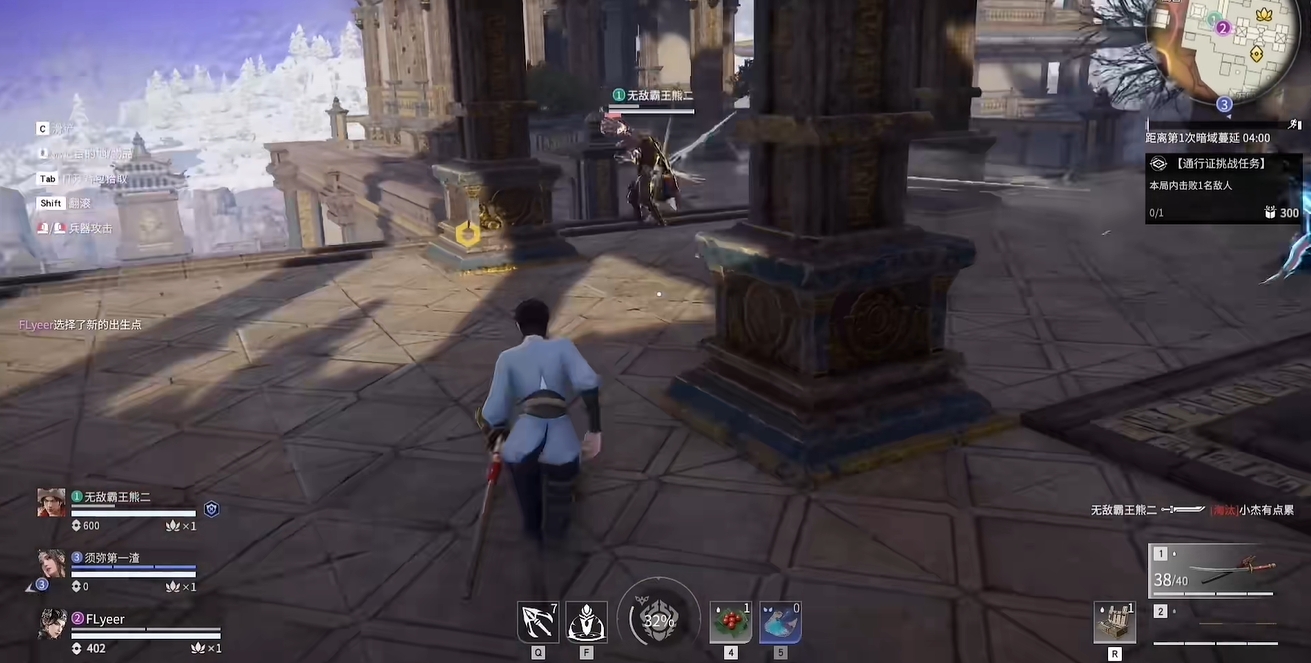Trigger the hero skill icon beside the grapple
Viewport: 1311px width, 663px height.
pyautogui.click(x=586, y=622)
